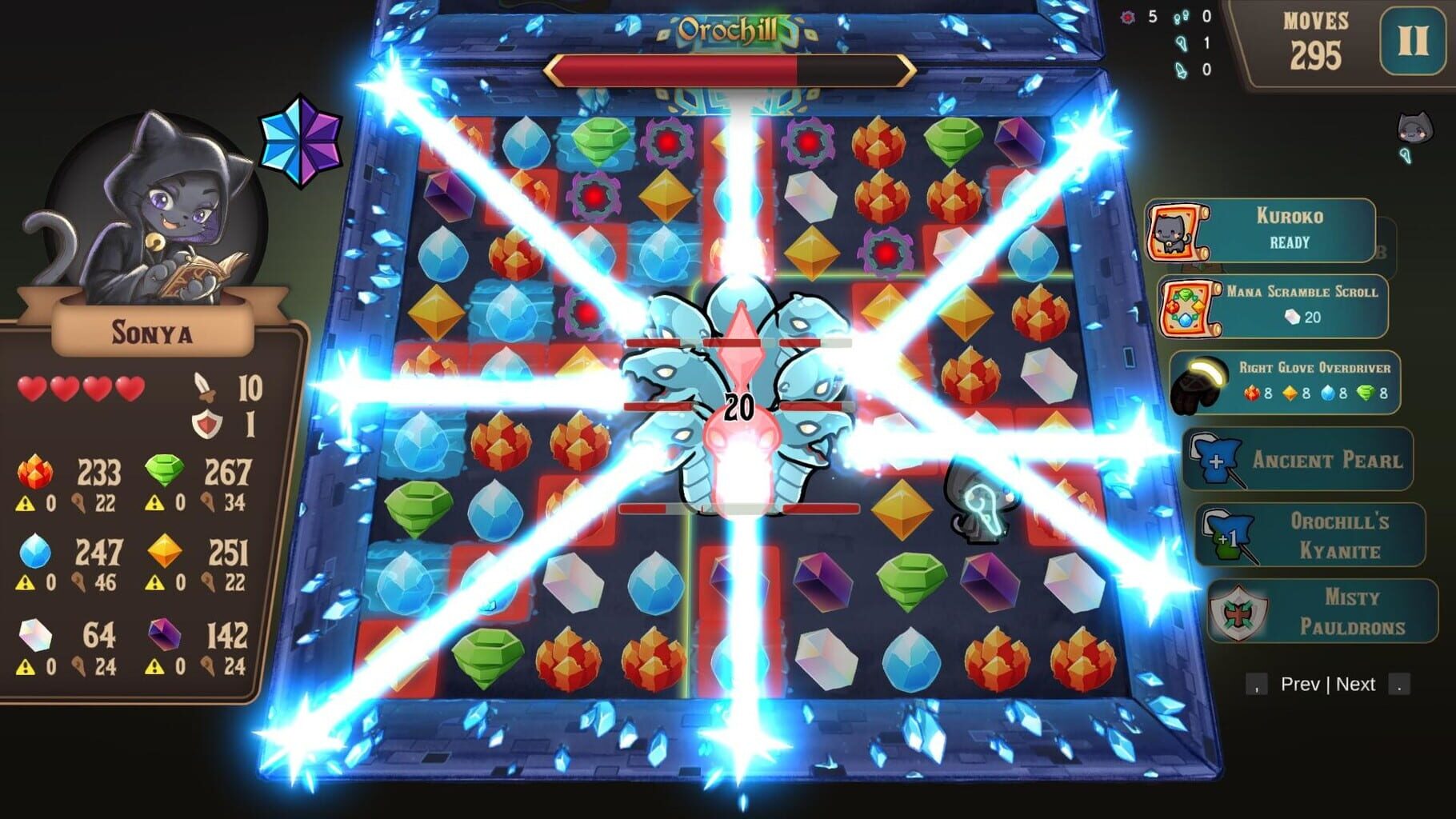Image resolution: width=1456 pixels, height=819 pixels.
Task: Click the Moves 295 counter
Action: coord(1317,40)
